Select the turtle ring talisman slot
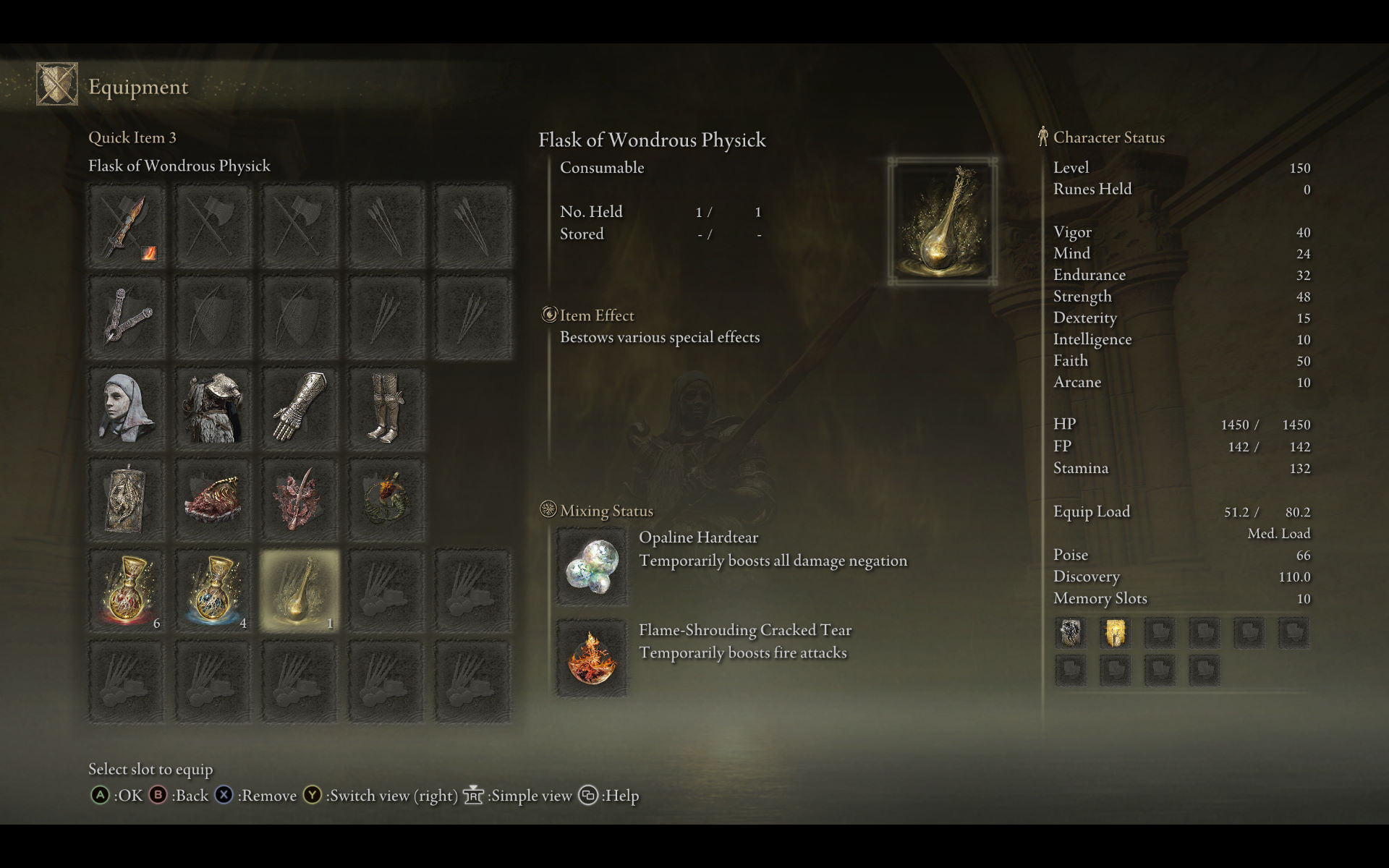This screenshot has height=868, width=1389. (386, 499)
